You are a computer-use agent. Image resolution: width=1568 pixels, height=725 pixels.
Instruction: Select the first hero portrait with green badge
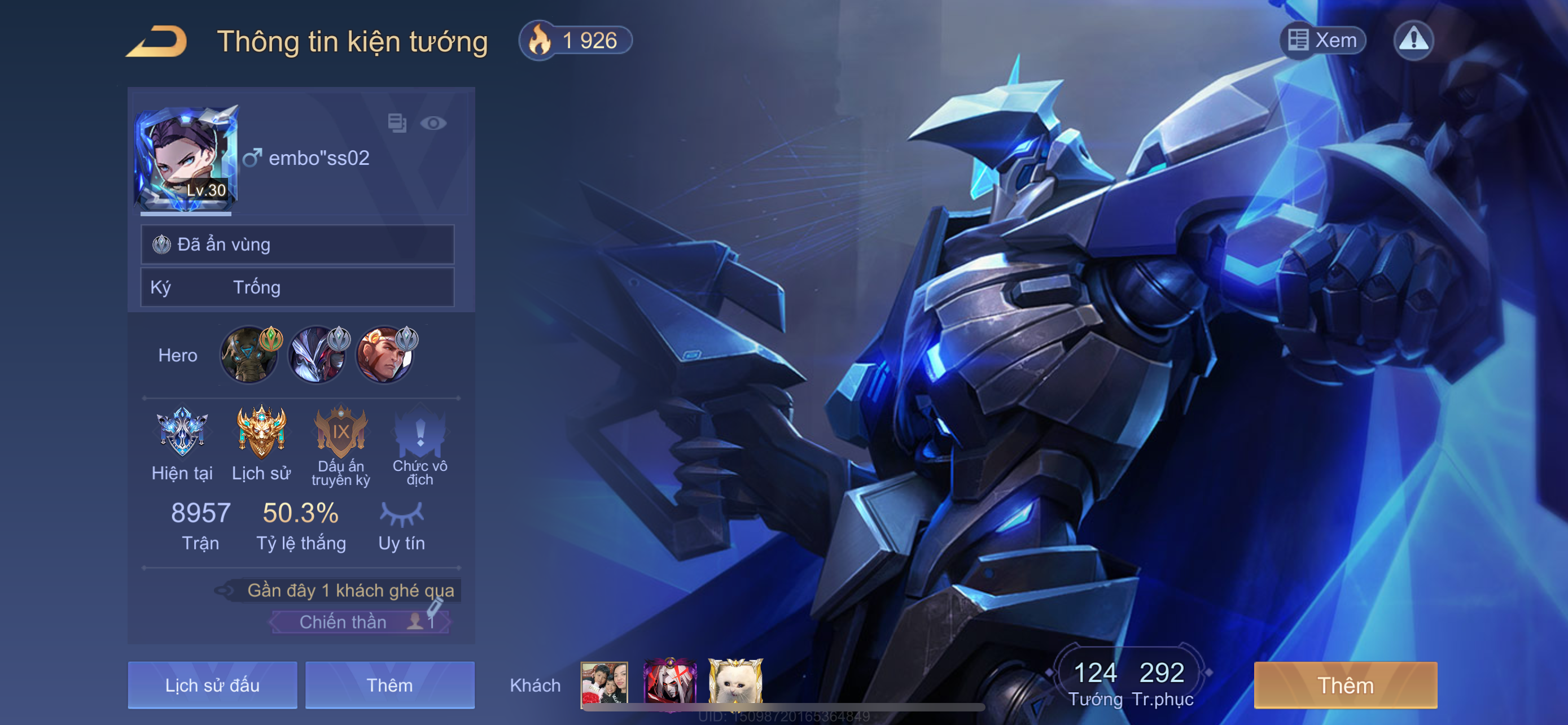249,355
